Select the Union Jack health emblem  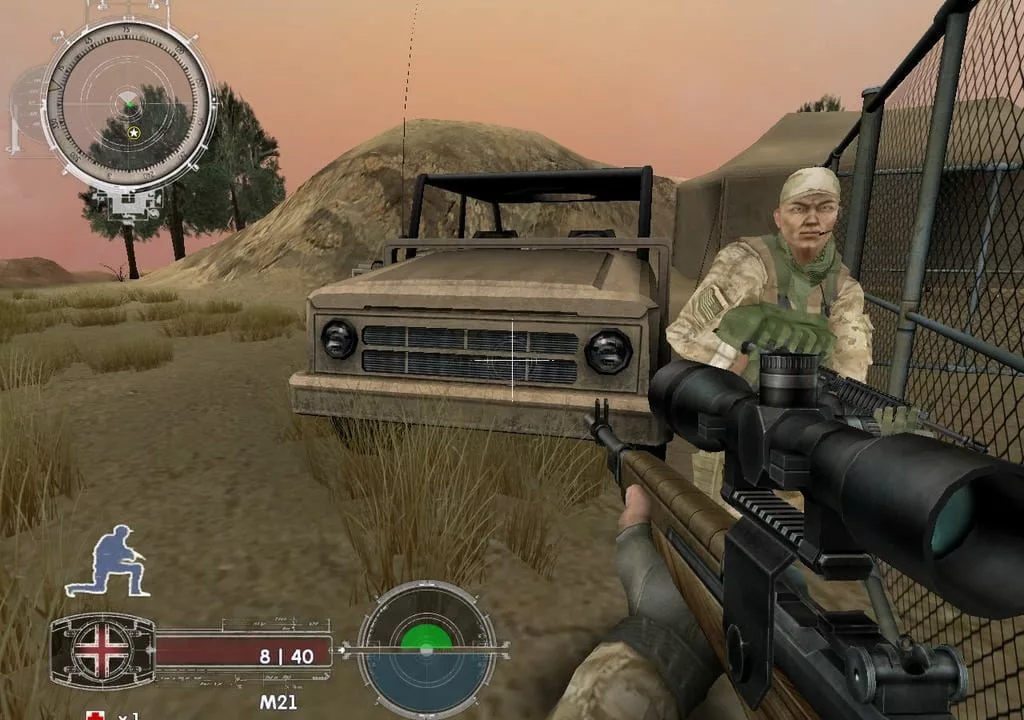(x=102, y=651)
